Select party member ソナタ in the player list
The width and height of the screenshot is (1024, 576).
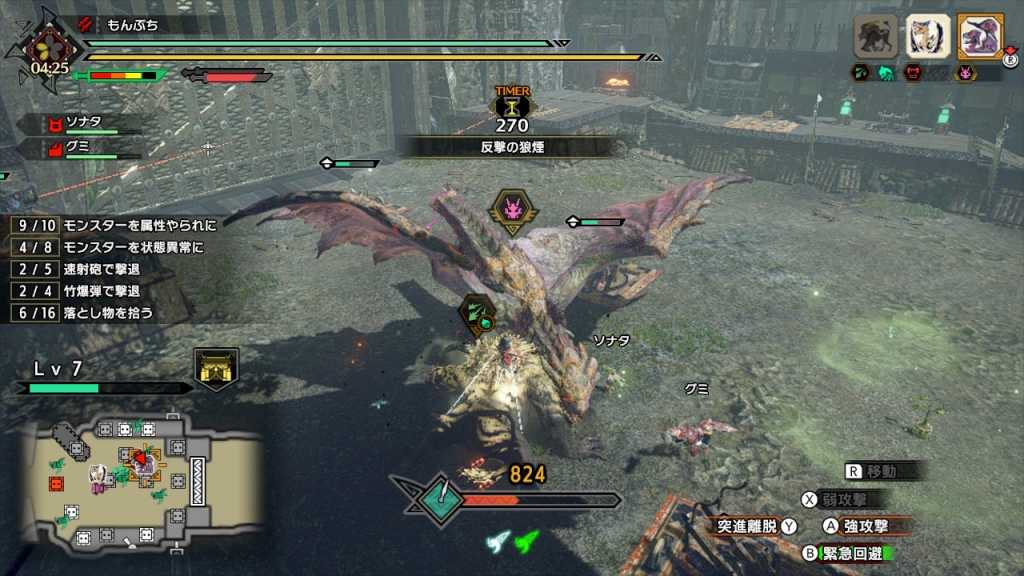(82, 123)
